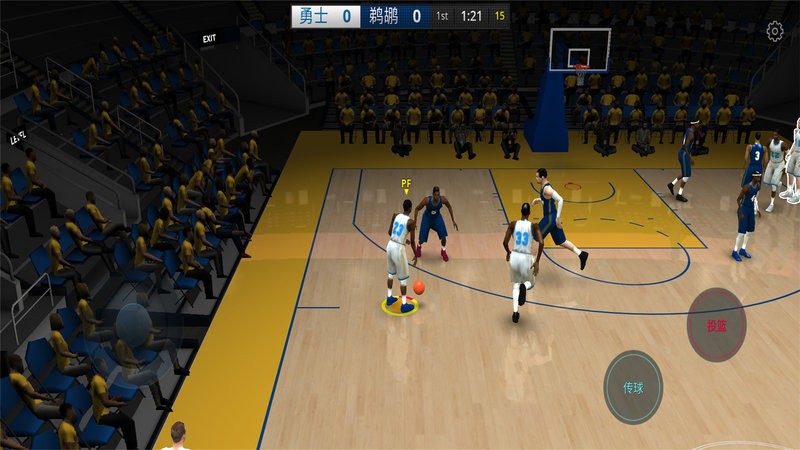The image size is (800, 450).
Task: Tap the red 投篮 shoot button
Action: (717, 324)
